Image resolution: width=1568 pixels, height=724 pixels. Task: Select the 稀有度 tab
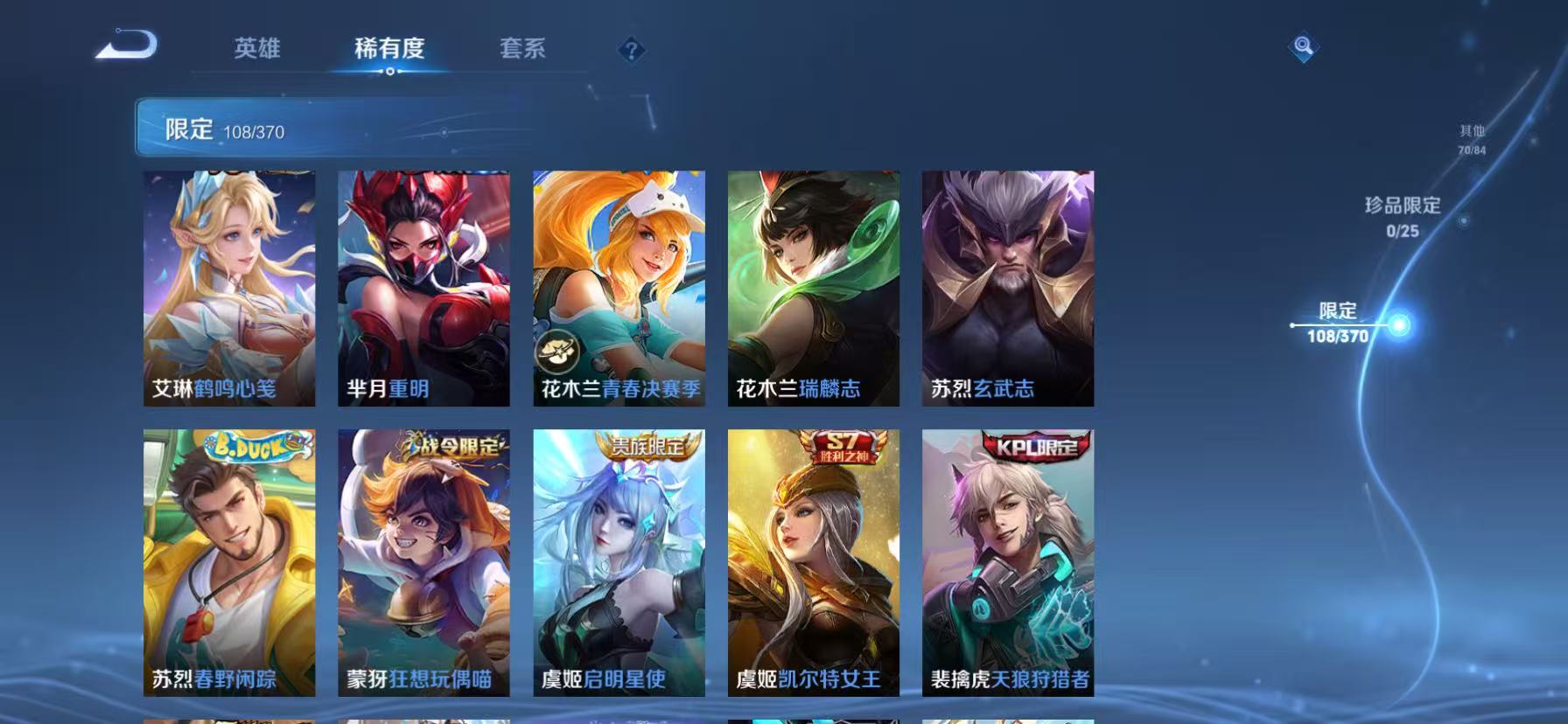point(390,50)
